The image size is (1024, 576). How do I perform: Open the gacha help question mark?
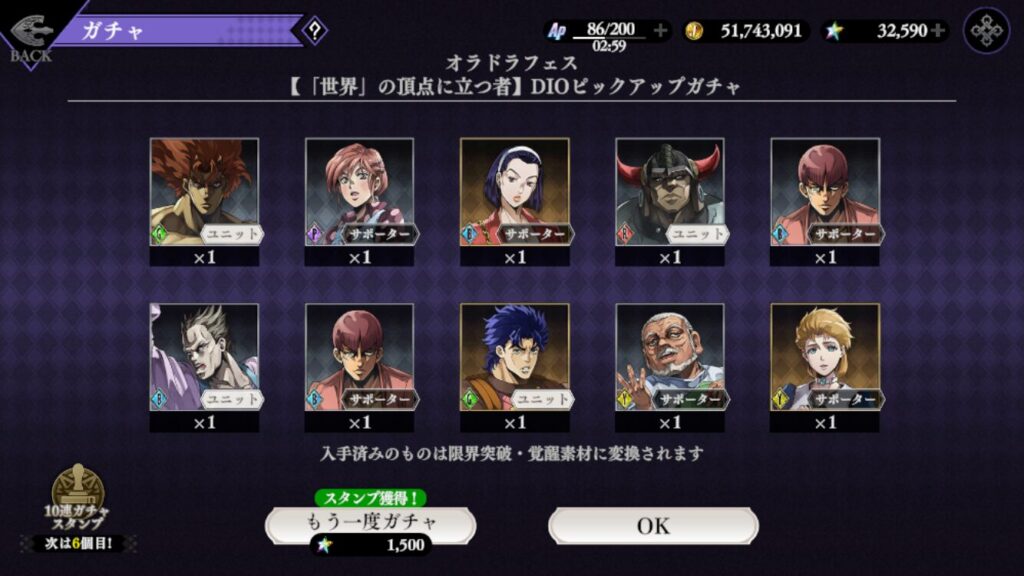tap(314, 30)
